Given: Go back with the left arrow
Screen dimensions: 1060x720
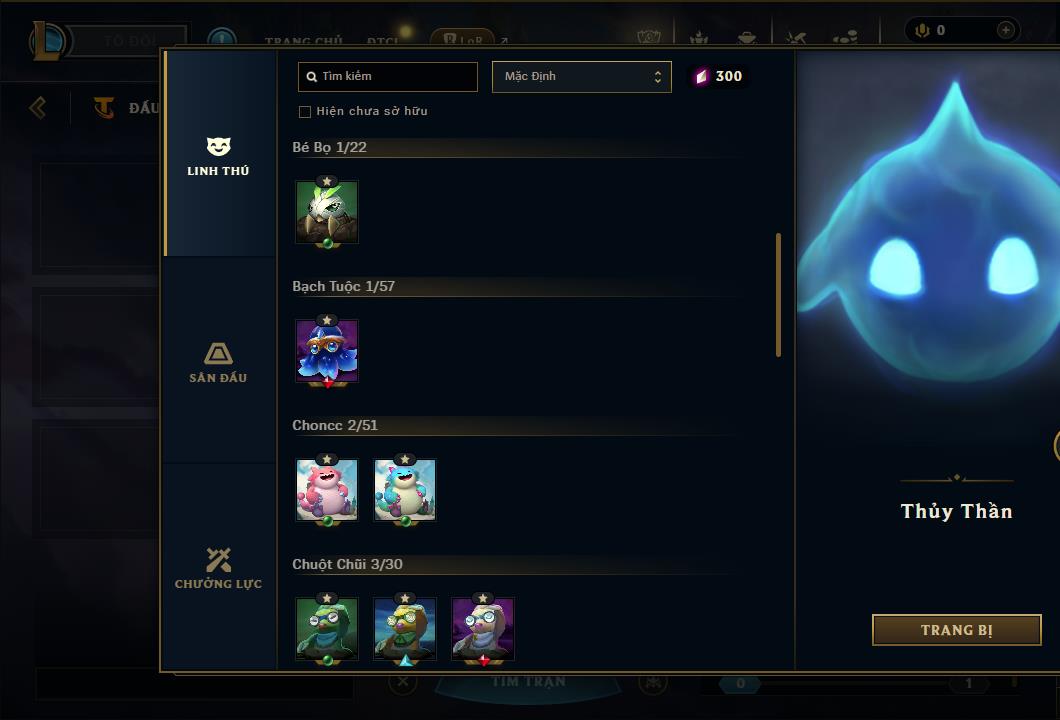Looking at the screenshot, I should [x=38, y=107].
